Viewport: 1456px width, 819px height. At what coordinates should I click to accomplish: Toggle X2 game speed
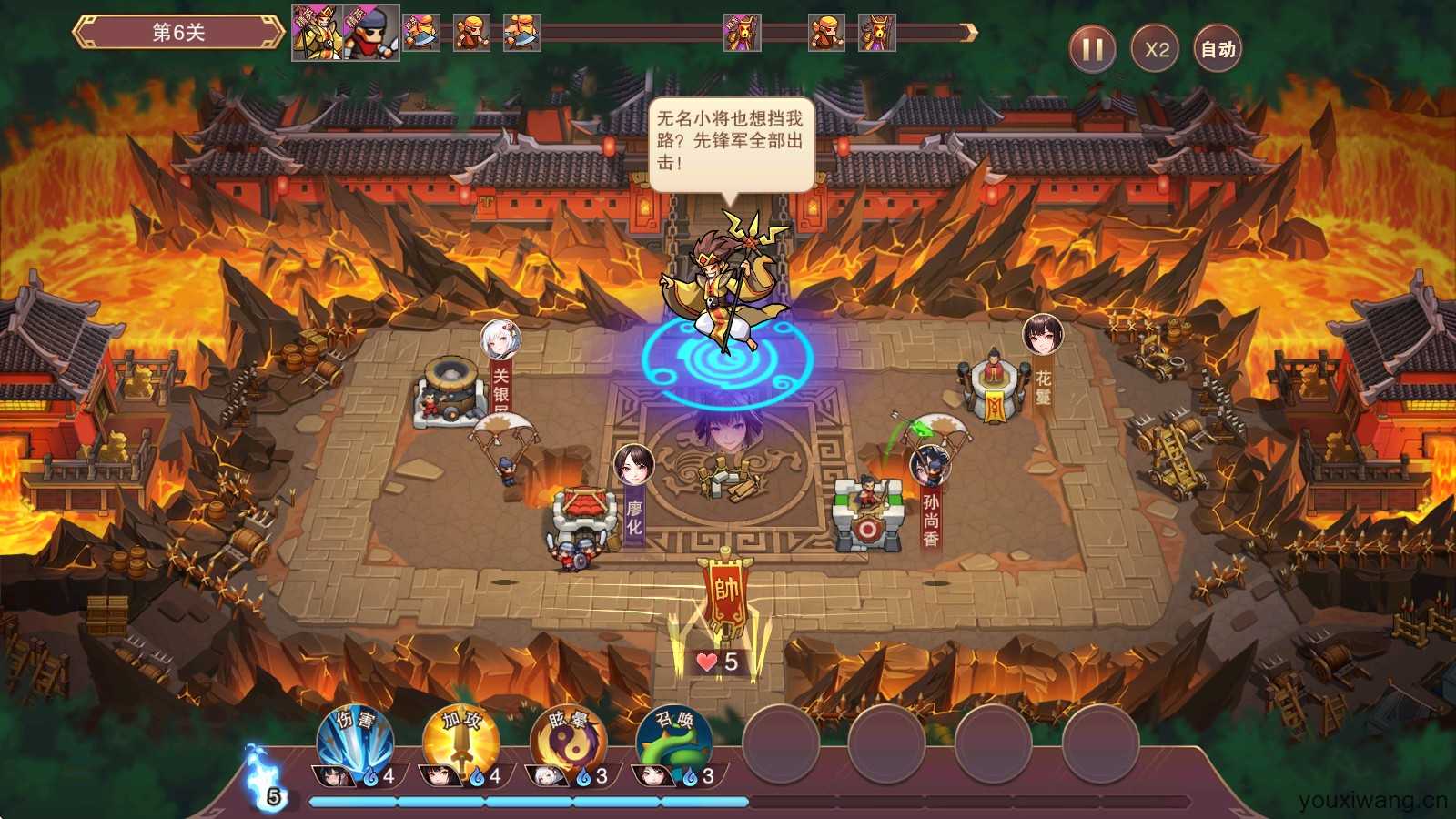[x=1155, y=49]
